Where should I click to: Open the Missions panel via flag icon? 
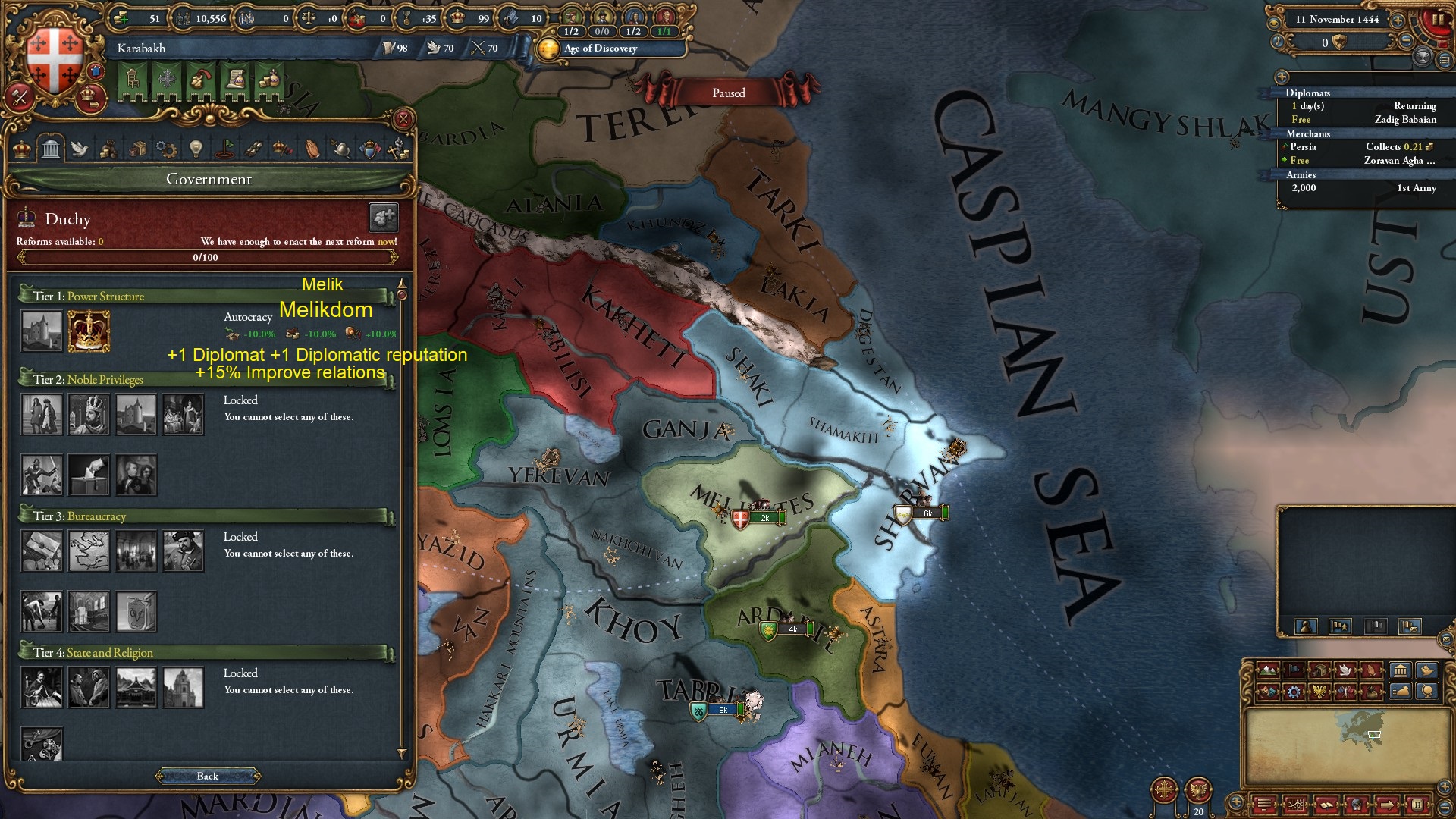click(x=224, y=149)
